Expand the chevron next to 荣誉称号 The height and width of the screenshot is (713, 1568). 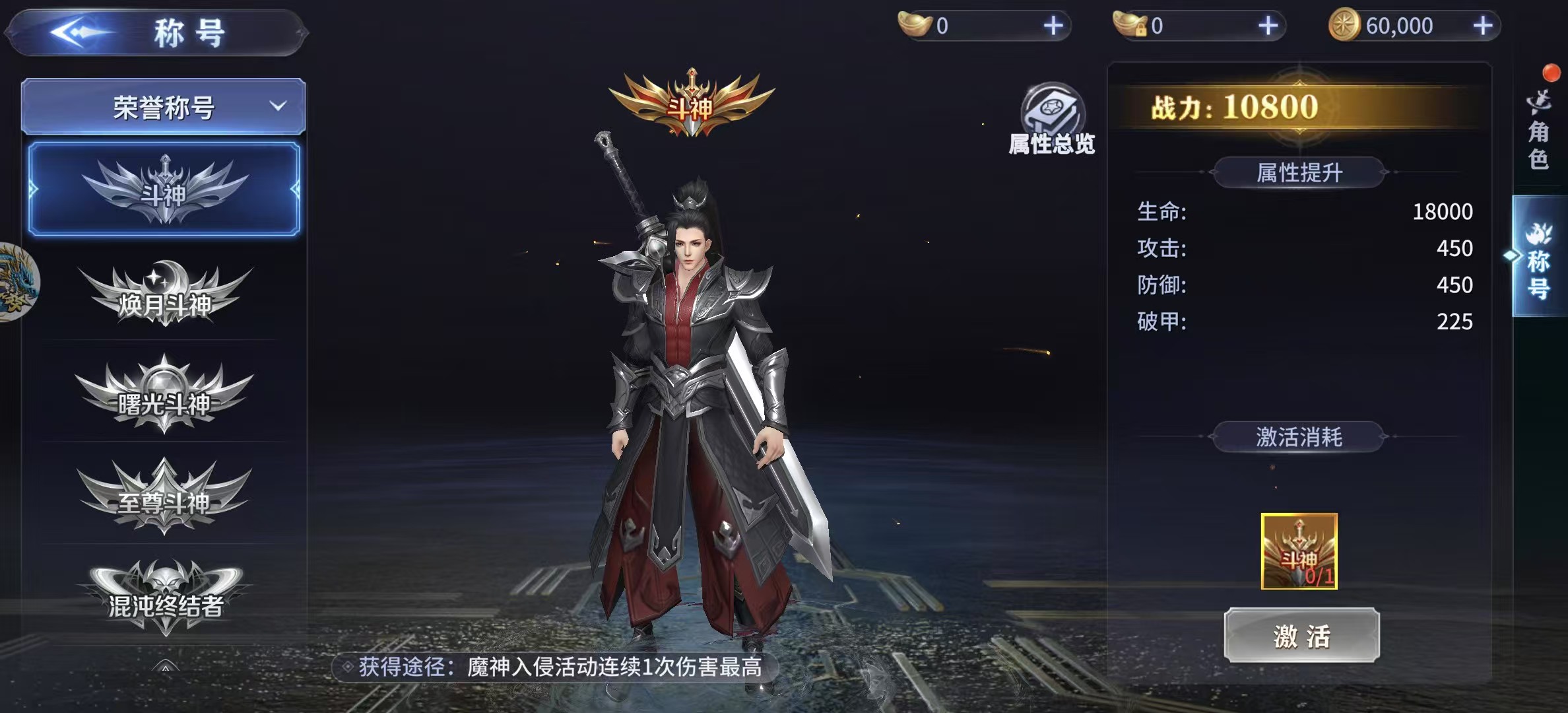coord(280,106)
